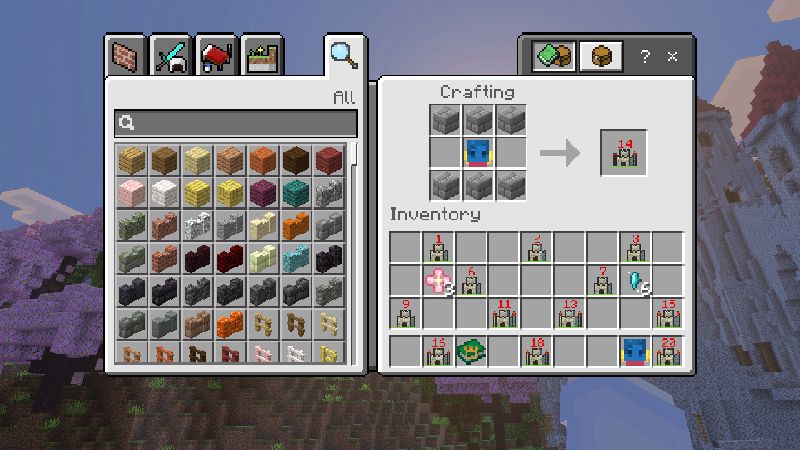Select the Equipment tab with sword icon

coord(171,56)
